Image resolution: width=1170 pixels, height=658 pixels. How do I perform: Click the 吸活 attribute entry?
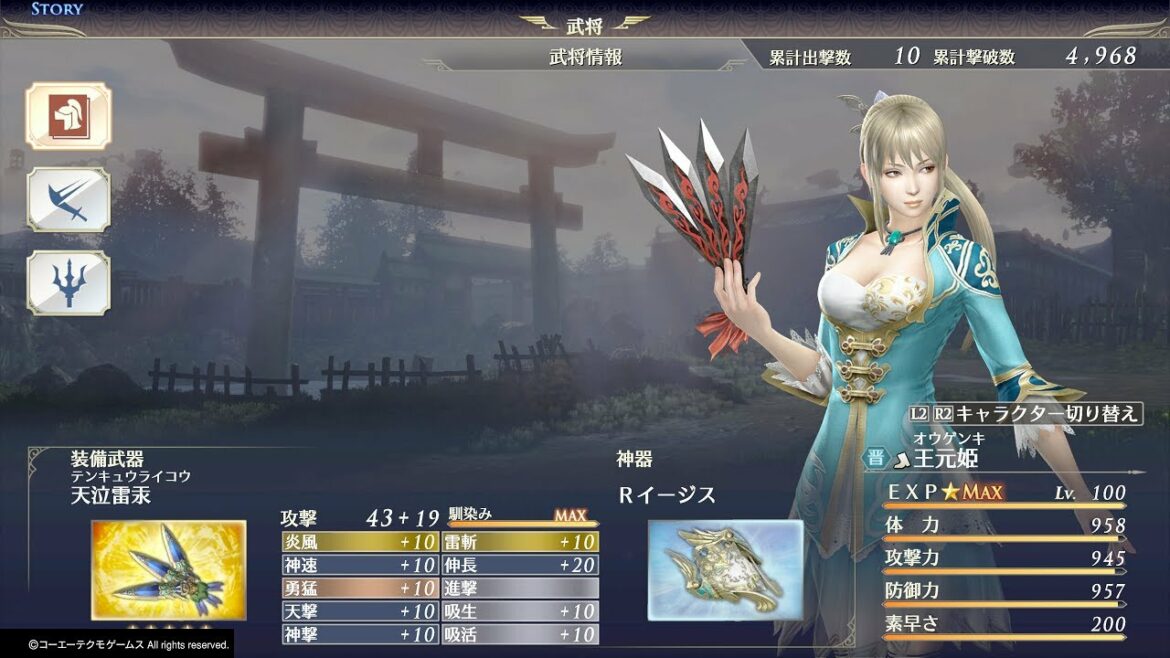520,634
